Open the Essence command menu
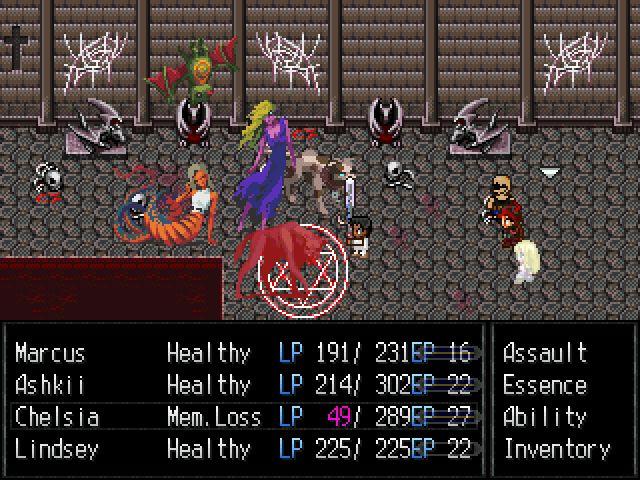Screen dimensions: 640x480 click(544, 385)
